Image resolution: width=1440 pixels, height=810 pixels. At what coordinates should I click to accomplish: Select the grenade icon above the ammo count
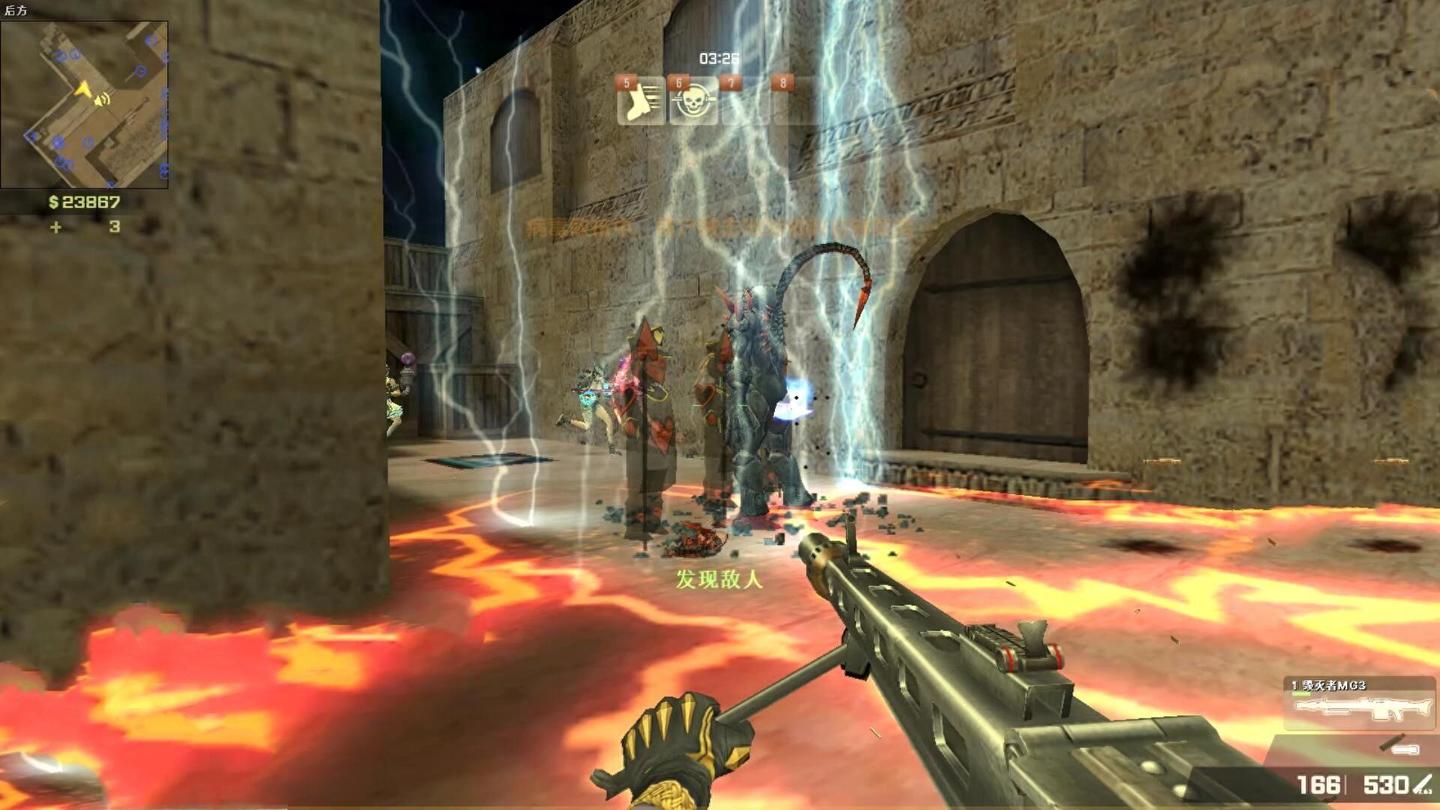point(1396,747)
